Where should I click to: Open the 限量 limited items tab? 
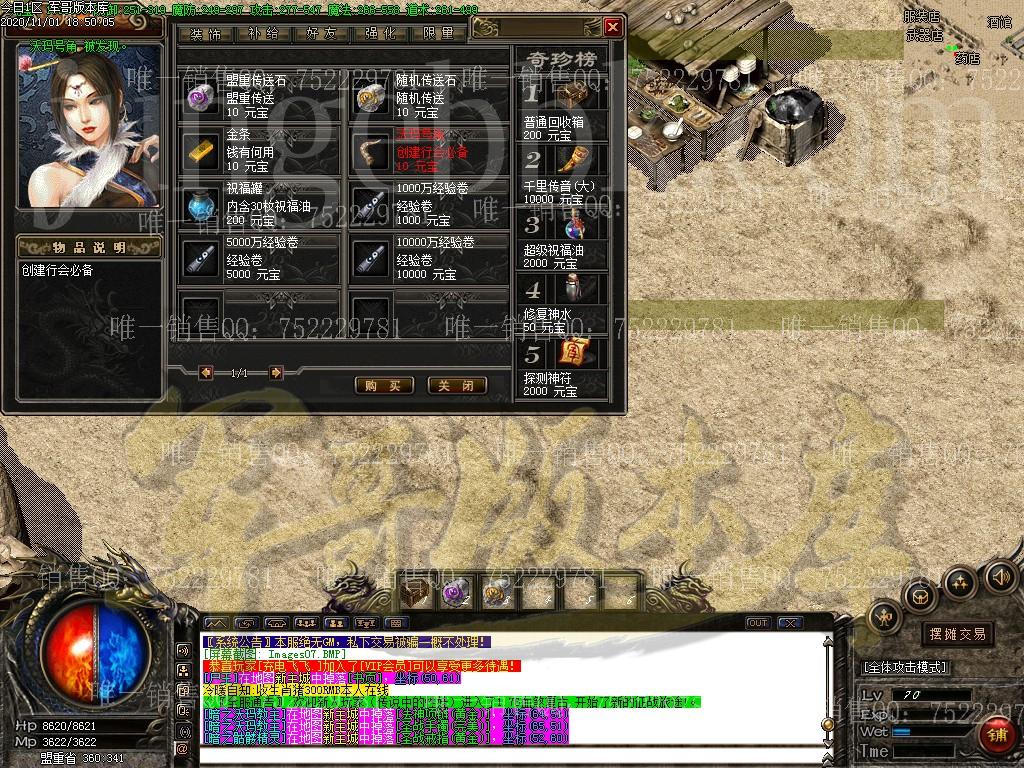[x=438, y=33]
